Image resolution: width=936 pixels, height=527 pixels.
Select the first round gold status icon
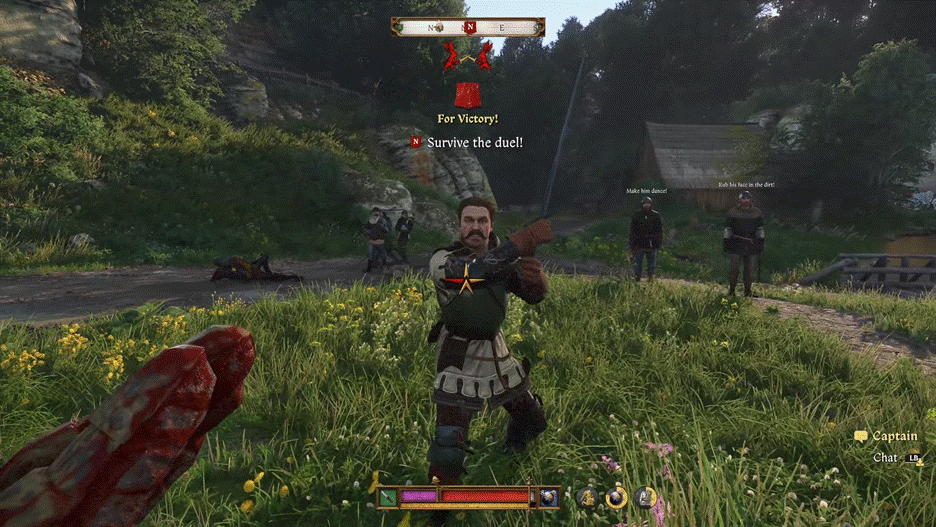pyautogui.click(x=587, y=496)
